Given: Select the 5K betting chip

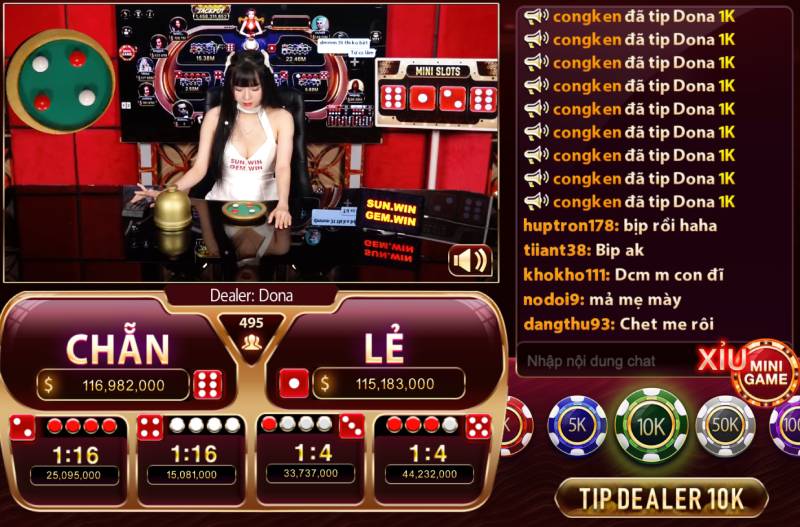Looking at the screenshot, I should (577, 425).
